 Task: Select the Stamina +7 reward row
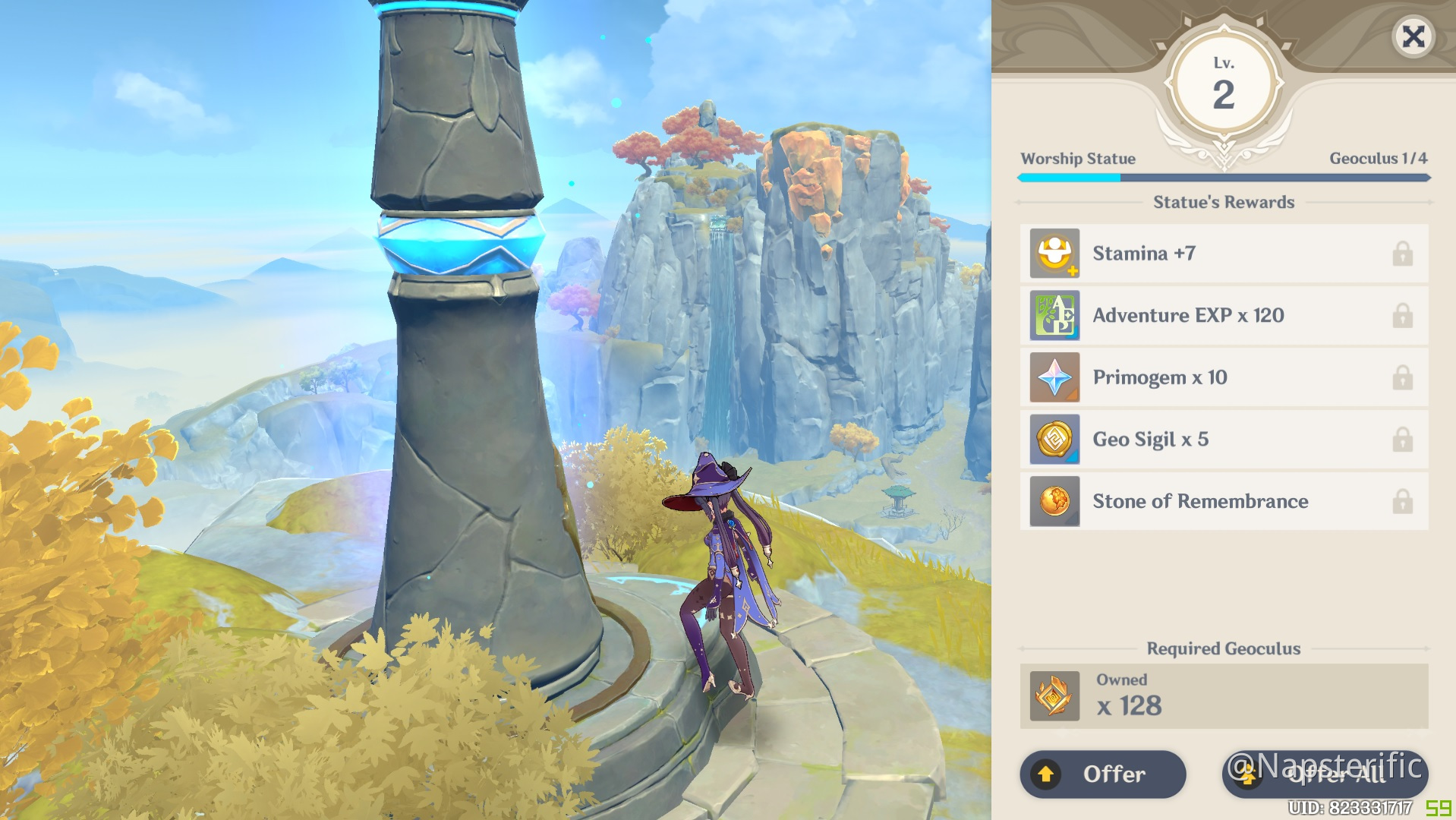[x=1223, y=254]
